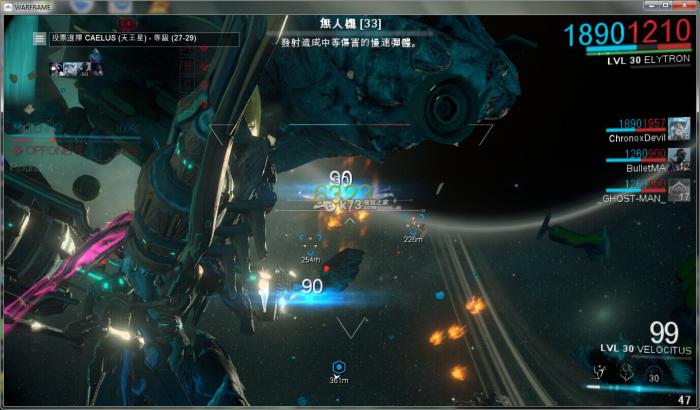Click the CAELUS mission vote banner
The height and width of the screenshot is (410, 700).
point(142,39)
